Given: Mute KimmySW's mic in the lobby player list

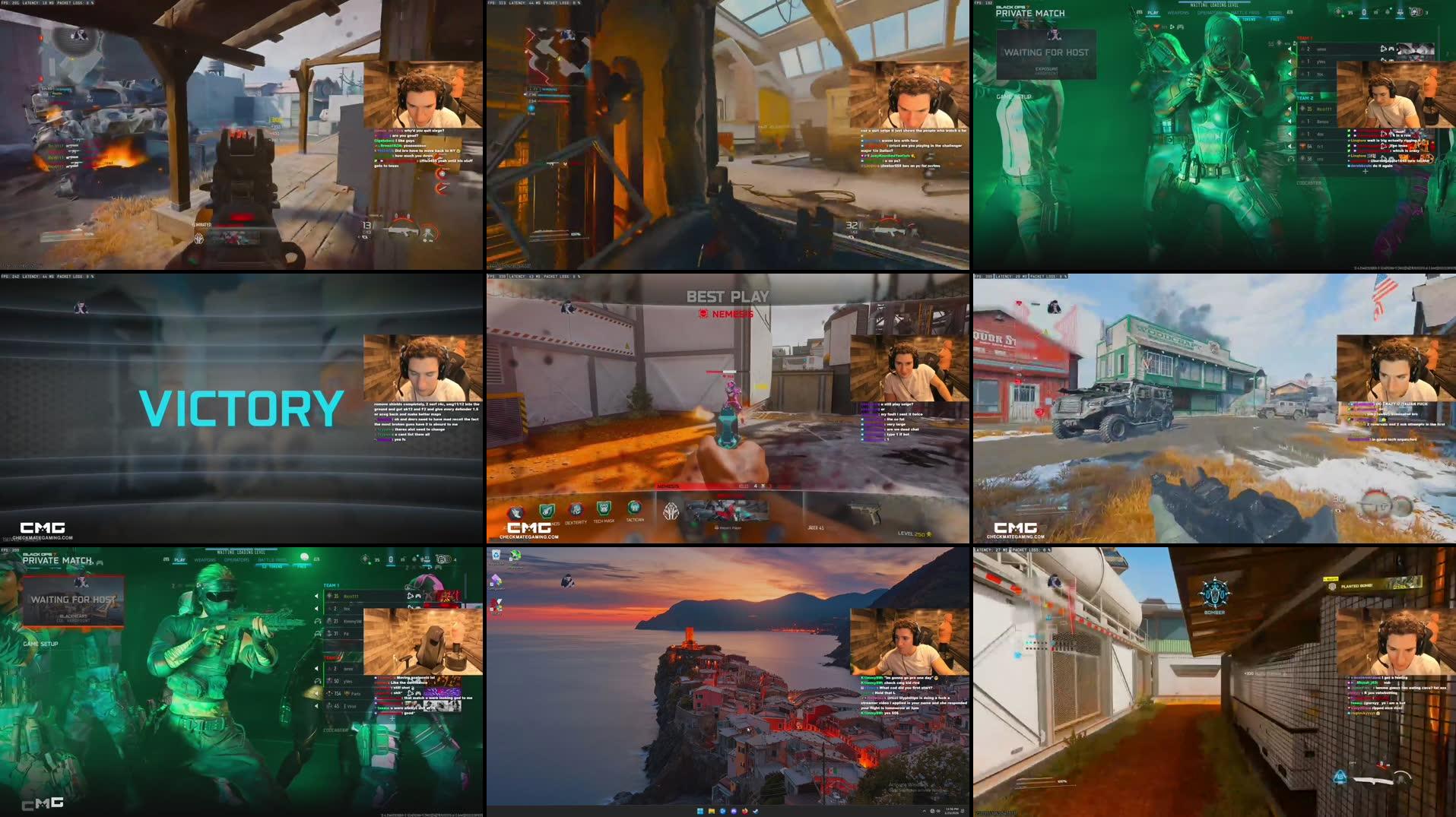Looking at the screenshot, I should click(317, 622).
